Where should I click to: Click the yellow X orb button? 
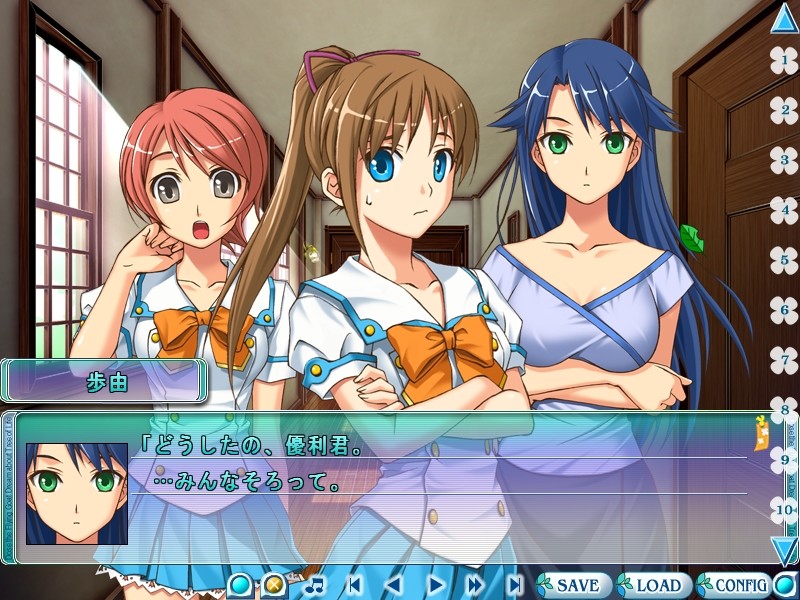coord(272,585)
